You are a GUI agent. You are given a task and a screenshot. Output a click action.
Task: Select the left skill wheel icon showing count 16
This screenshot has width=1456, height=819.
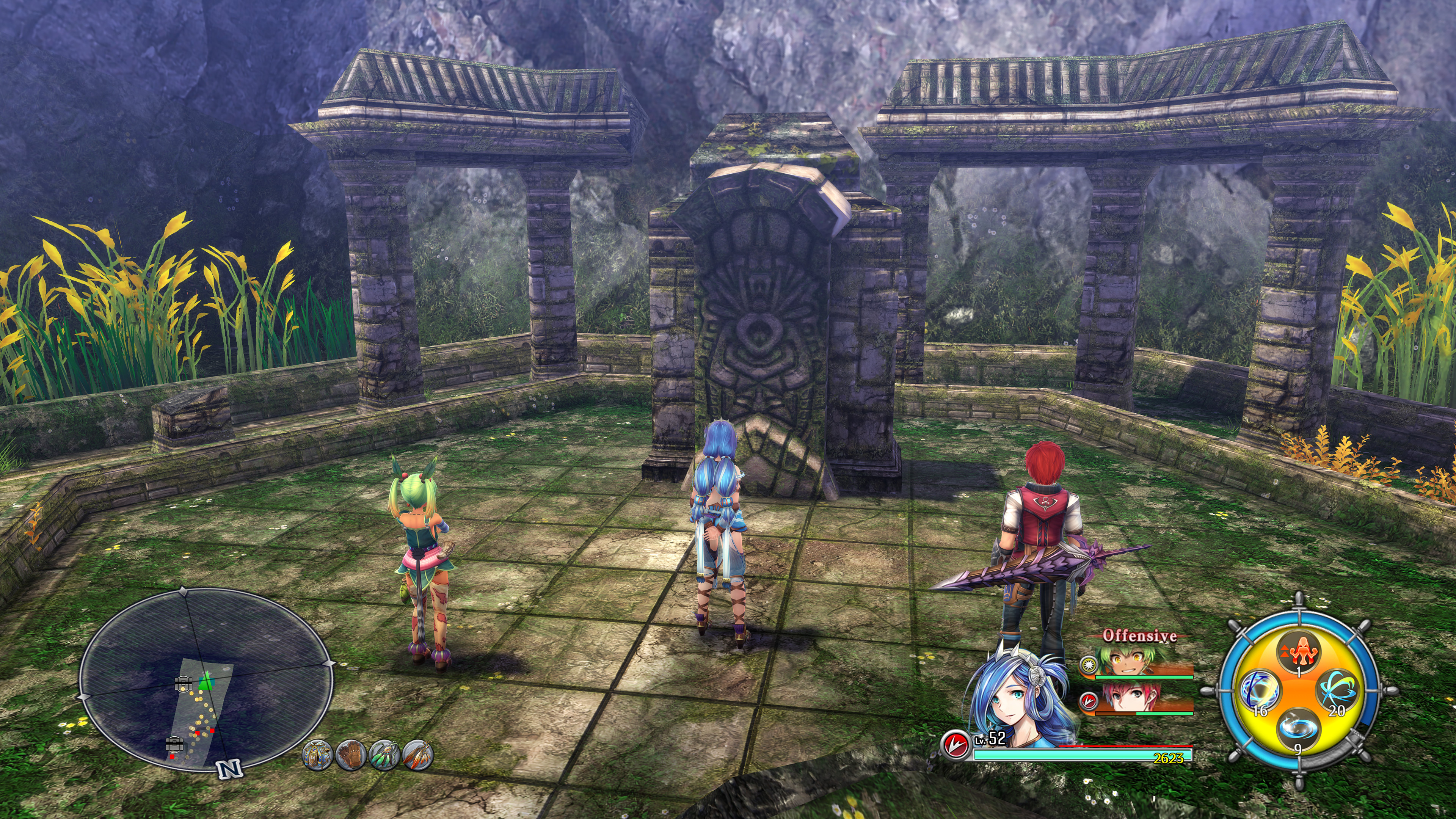pyautogui.click(x=1260, y=690)
